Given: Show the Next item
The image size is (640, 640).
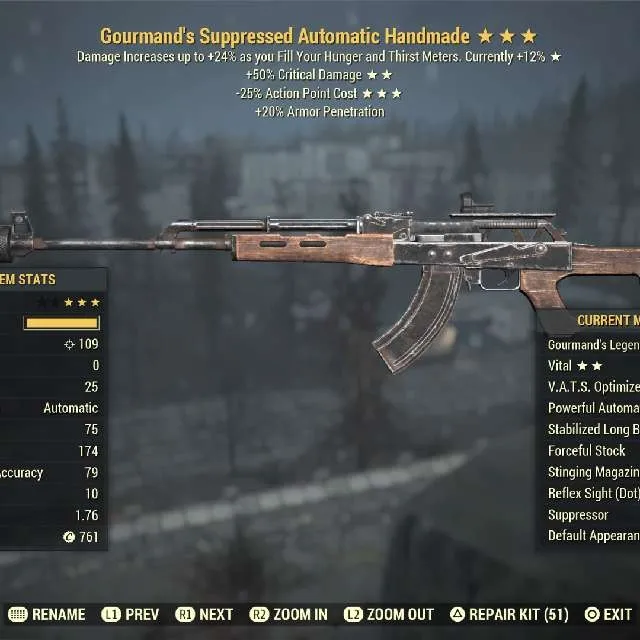Looking at the screenshot, I should pos(204,615).
